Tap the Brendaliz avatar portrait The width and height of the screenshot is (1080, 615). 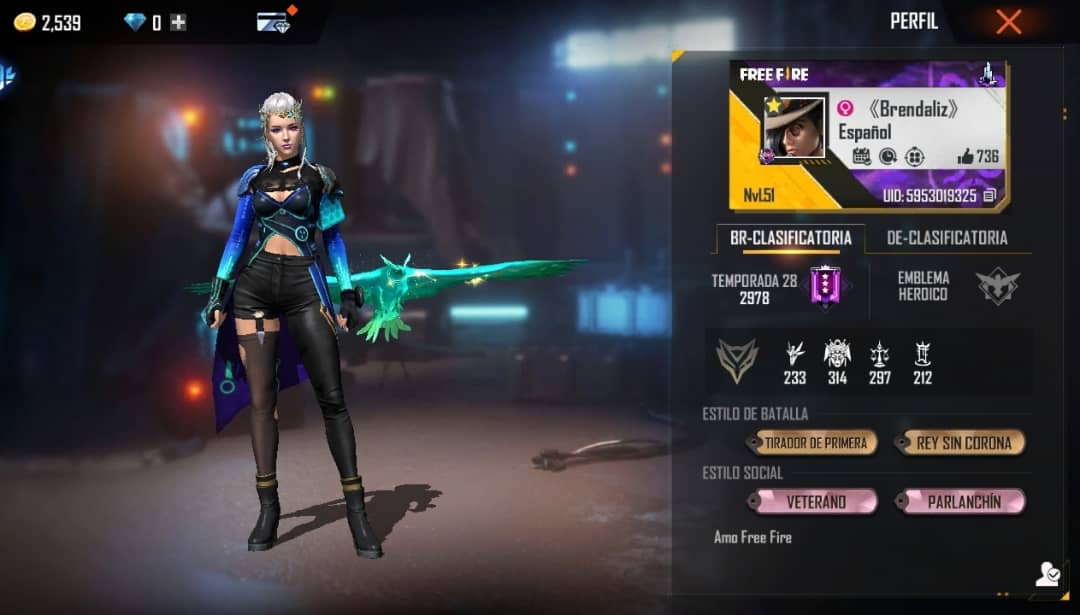click(795, 127)
